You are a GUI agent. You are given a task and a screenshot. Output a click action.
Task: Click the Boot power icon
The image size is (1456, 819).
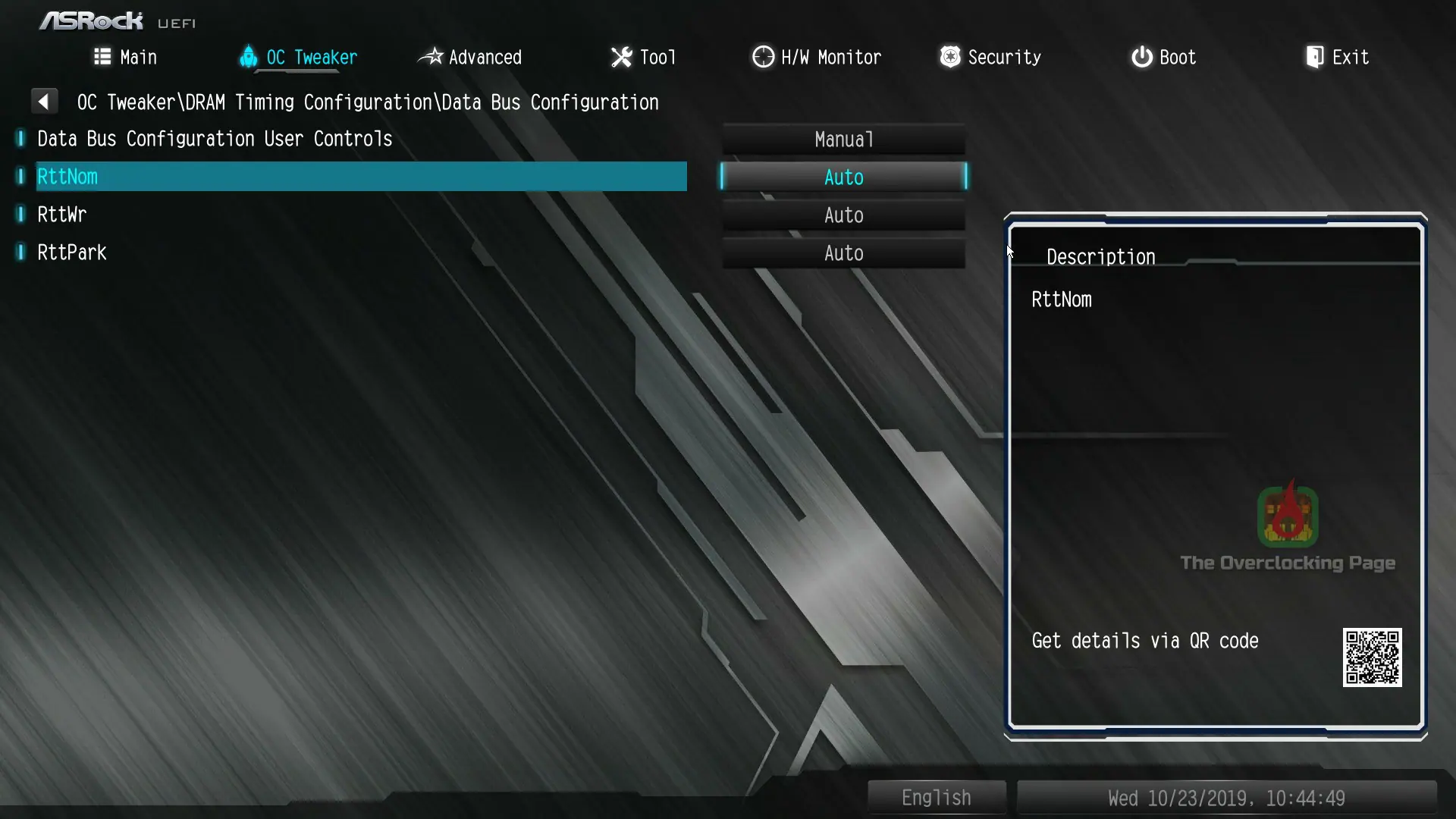coord(1141,57)
